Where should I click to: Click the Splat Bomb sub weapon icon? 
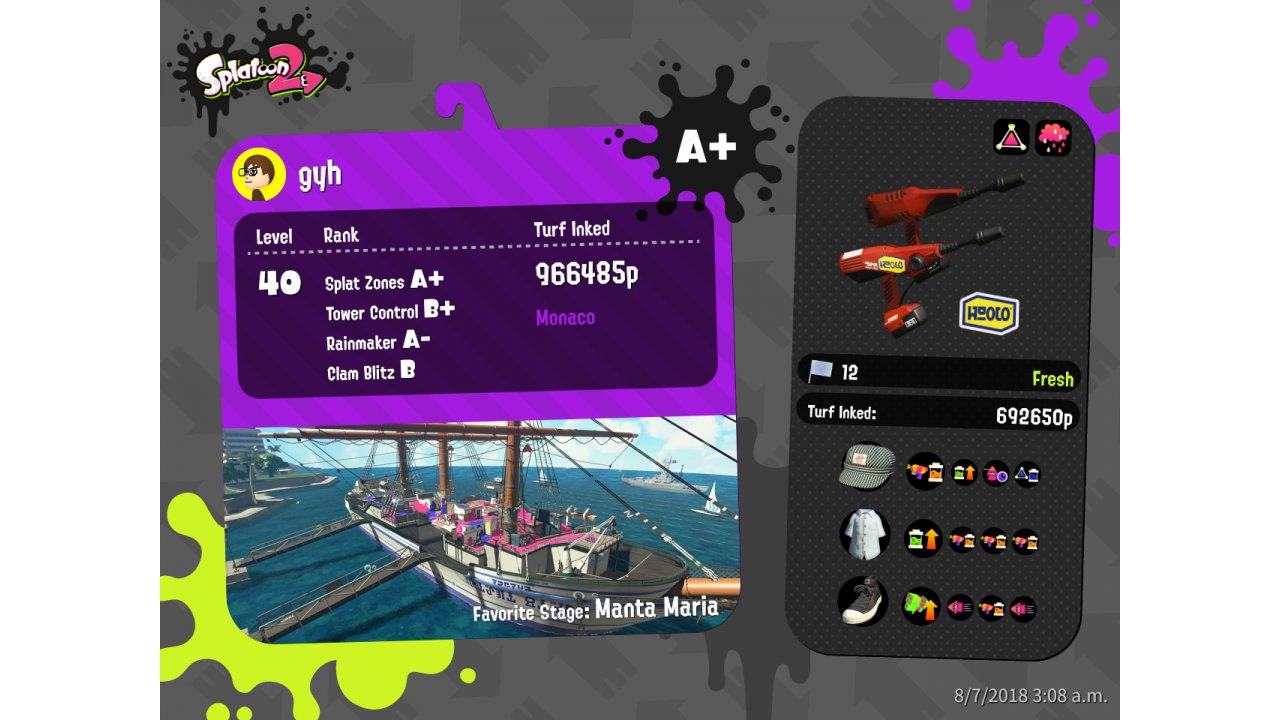pos(1011,137)
